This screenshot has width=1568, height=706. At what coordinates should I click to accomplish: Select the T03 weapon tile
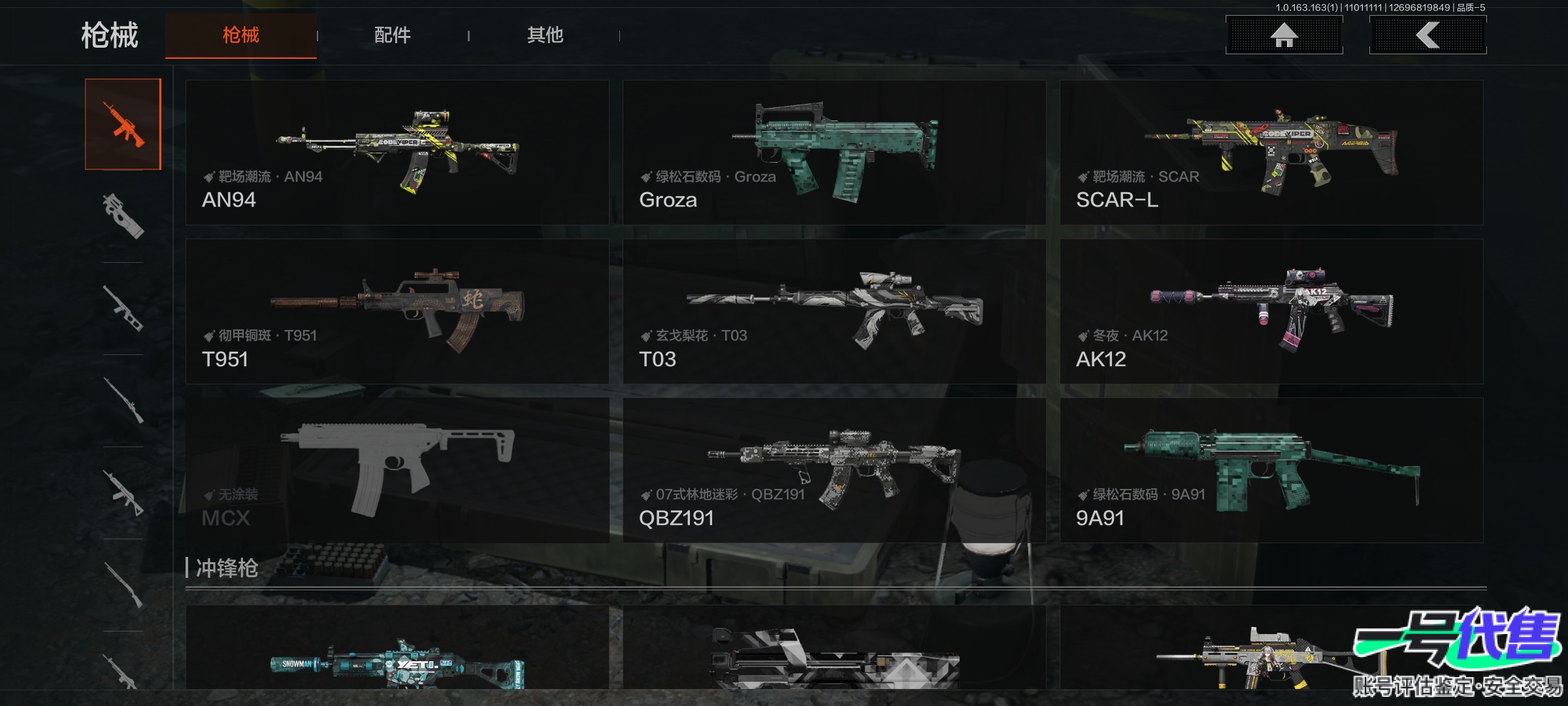[834, 312]
